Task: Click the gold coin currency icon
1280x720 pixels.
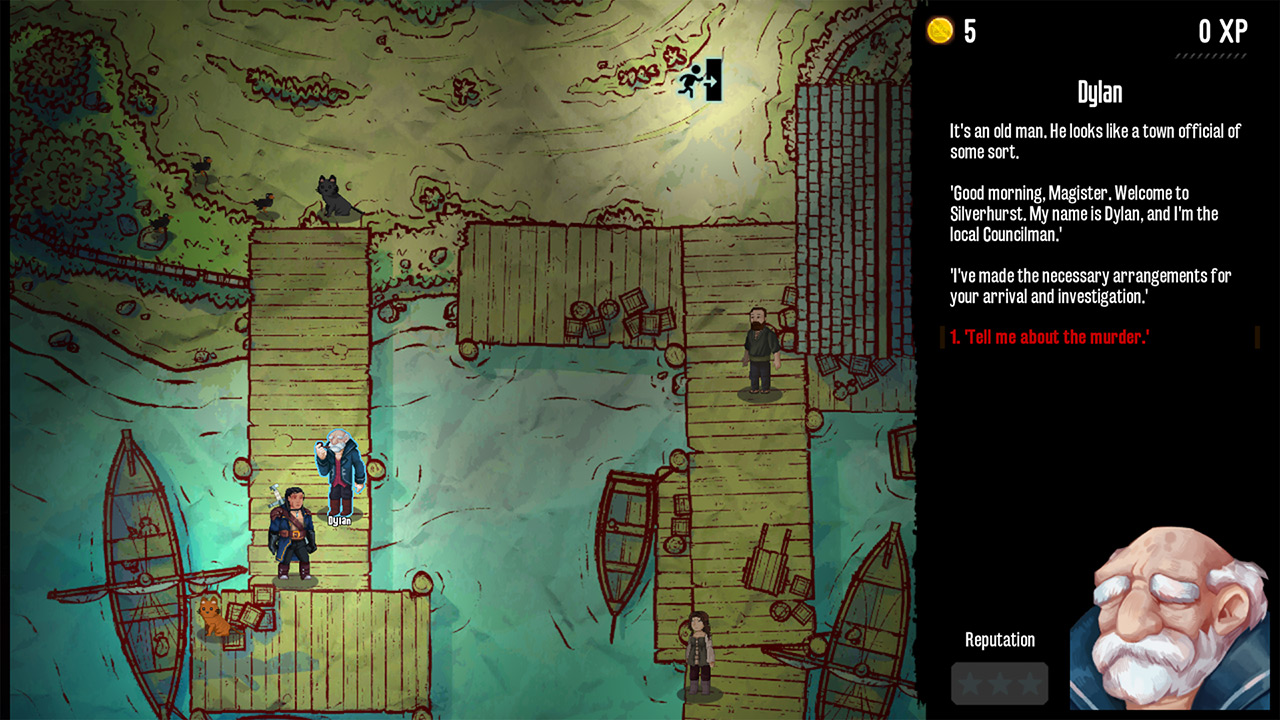Action: tap(941, 30)
